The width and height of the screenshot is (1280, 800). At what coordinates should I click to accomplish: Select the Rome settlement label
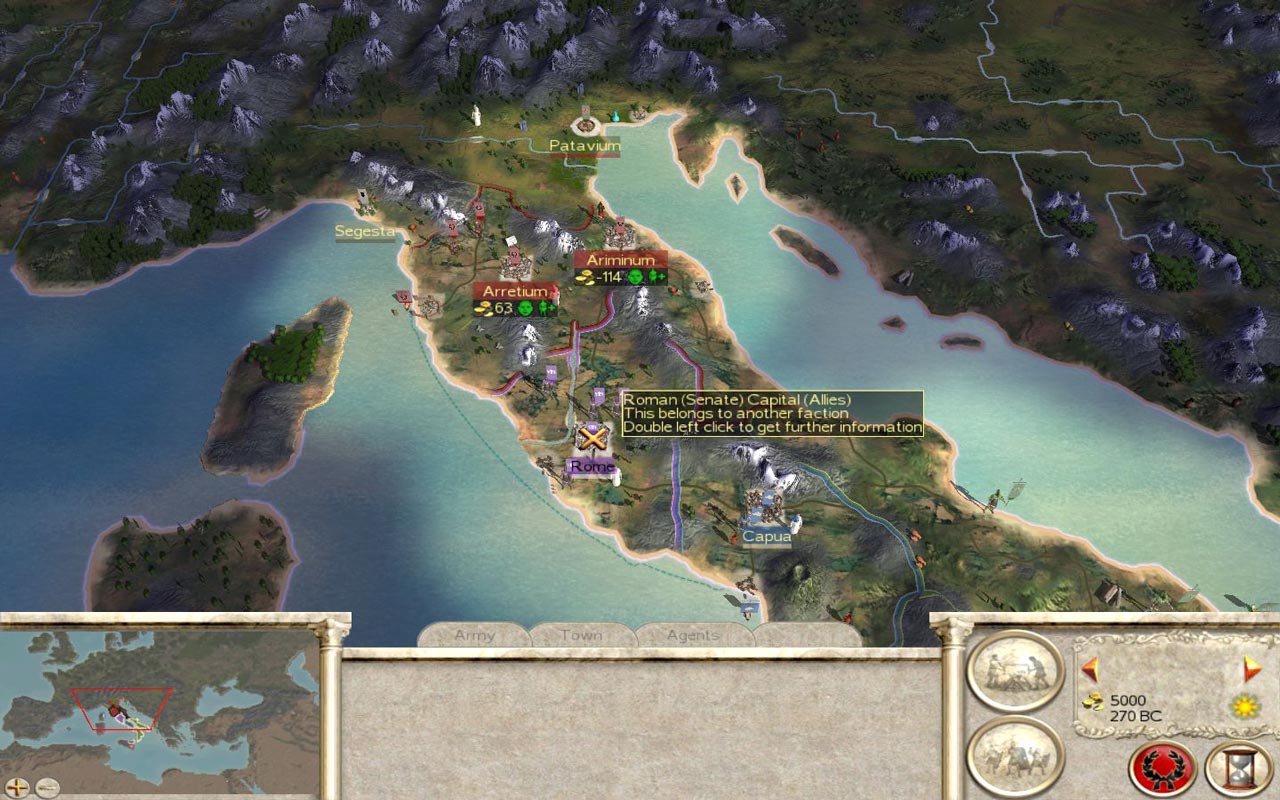click(591, 466)
